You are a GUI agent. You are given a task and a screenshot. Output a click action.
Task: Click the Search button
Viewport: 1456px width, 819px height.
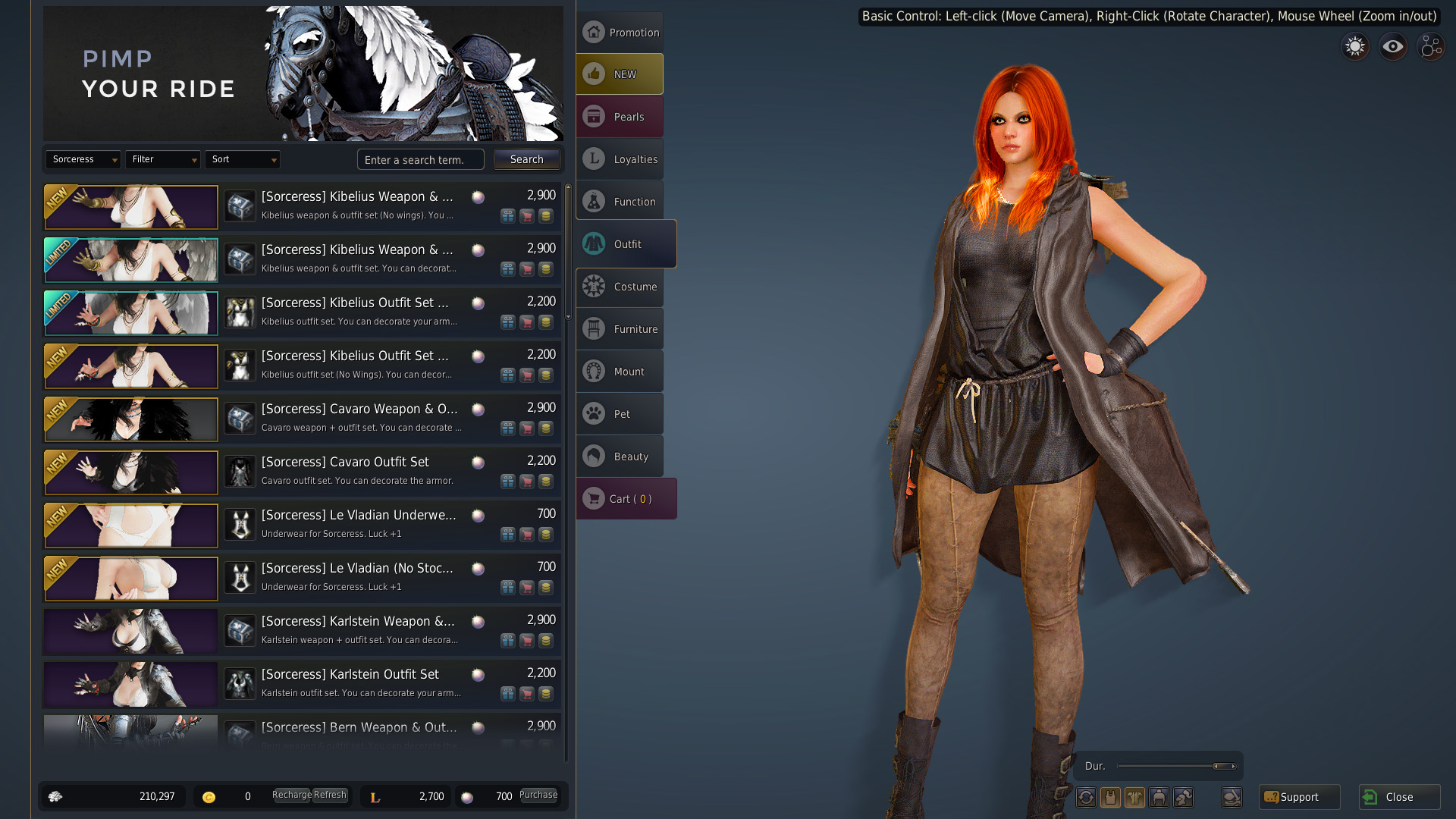click(526, 159)
